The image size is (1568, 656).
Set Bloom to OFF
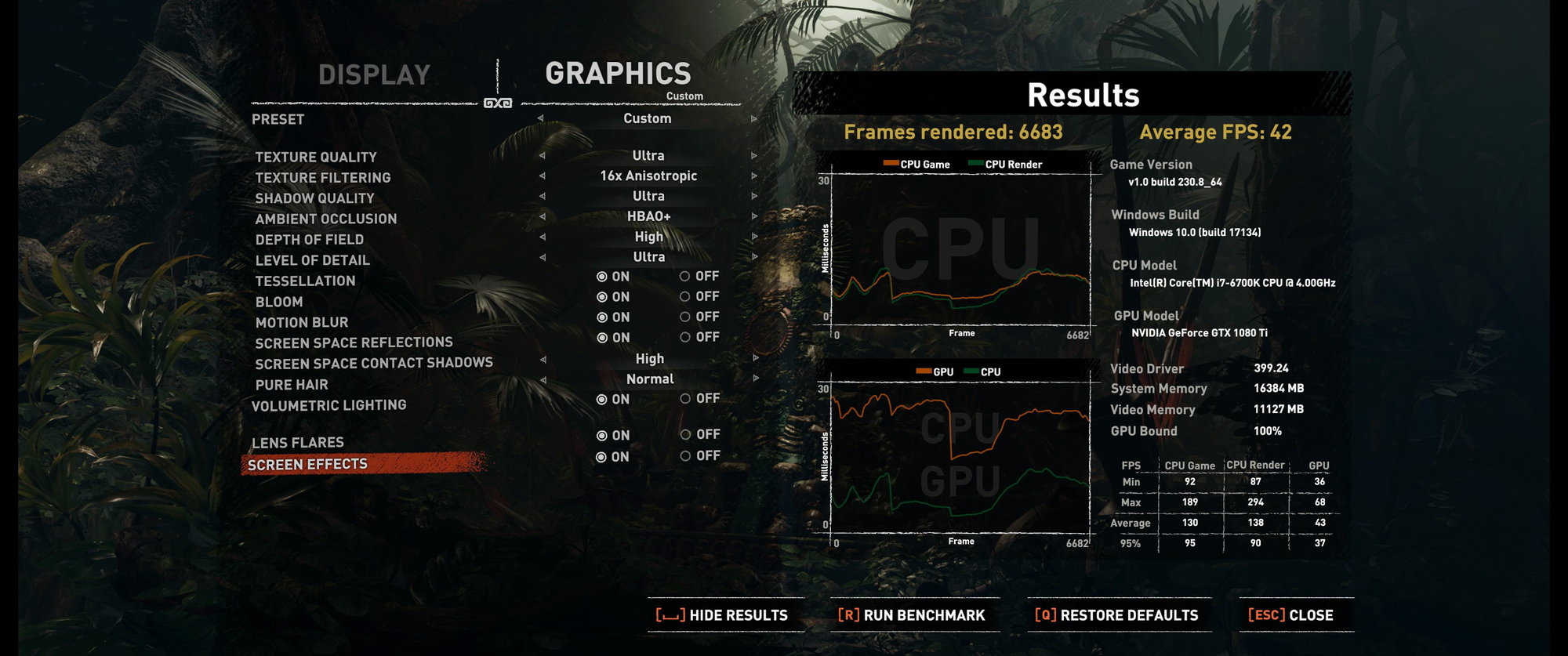pyautogui.click(x=699, y=297)
